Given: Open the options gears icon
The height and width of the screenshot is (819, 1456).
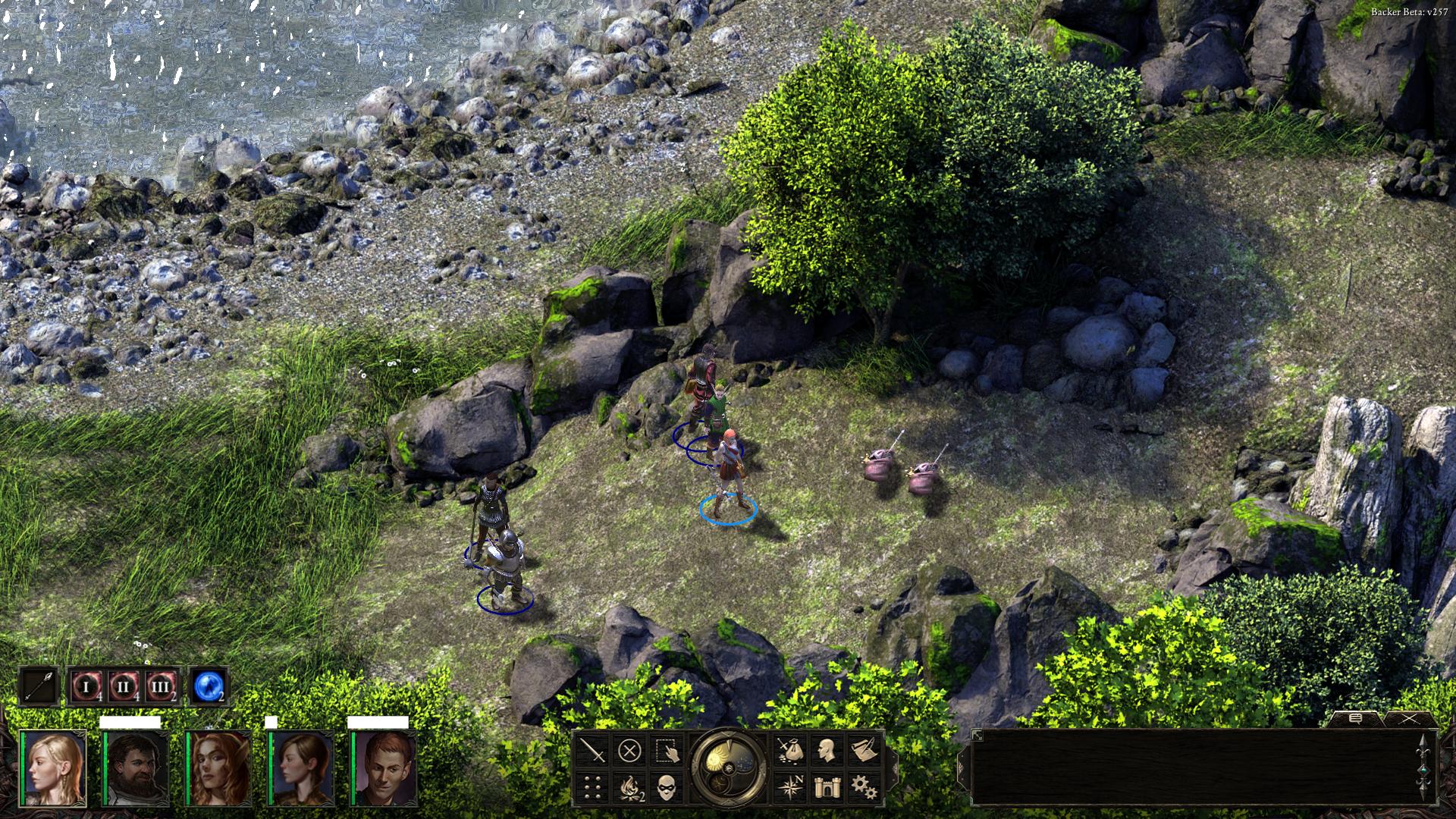Looking at the screenshot, I should pyautogui.click(x=864, y=786).
